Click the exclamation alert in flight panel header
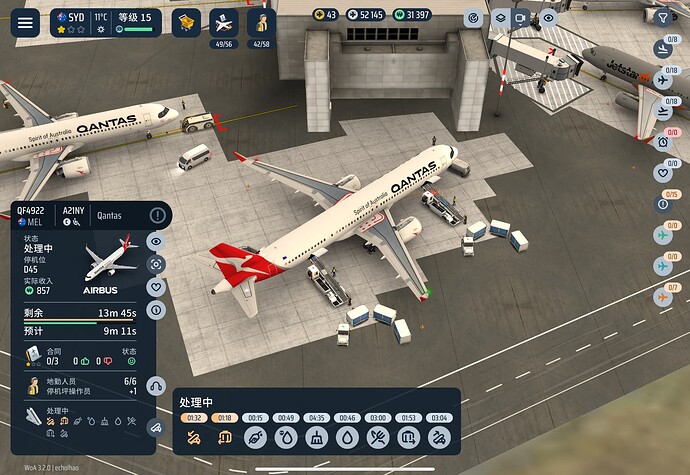This screenshot has width=690, height=475. (157, 215)
